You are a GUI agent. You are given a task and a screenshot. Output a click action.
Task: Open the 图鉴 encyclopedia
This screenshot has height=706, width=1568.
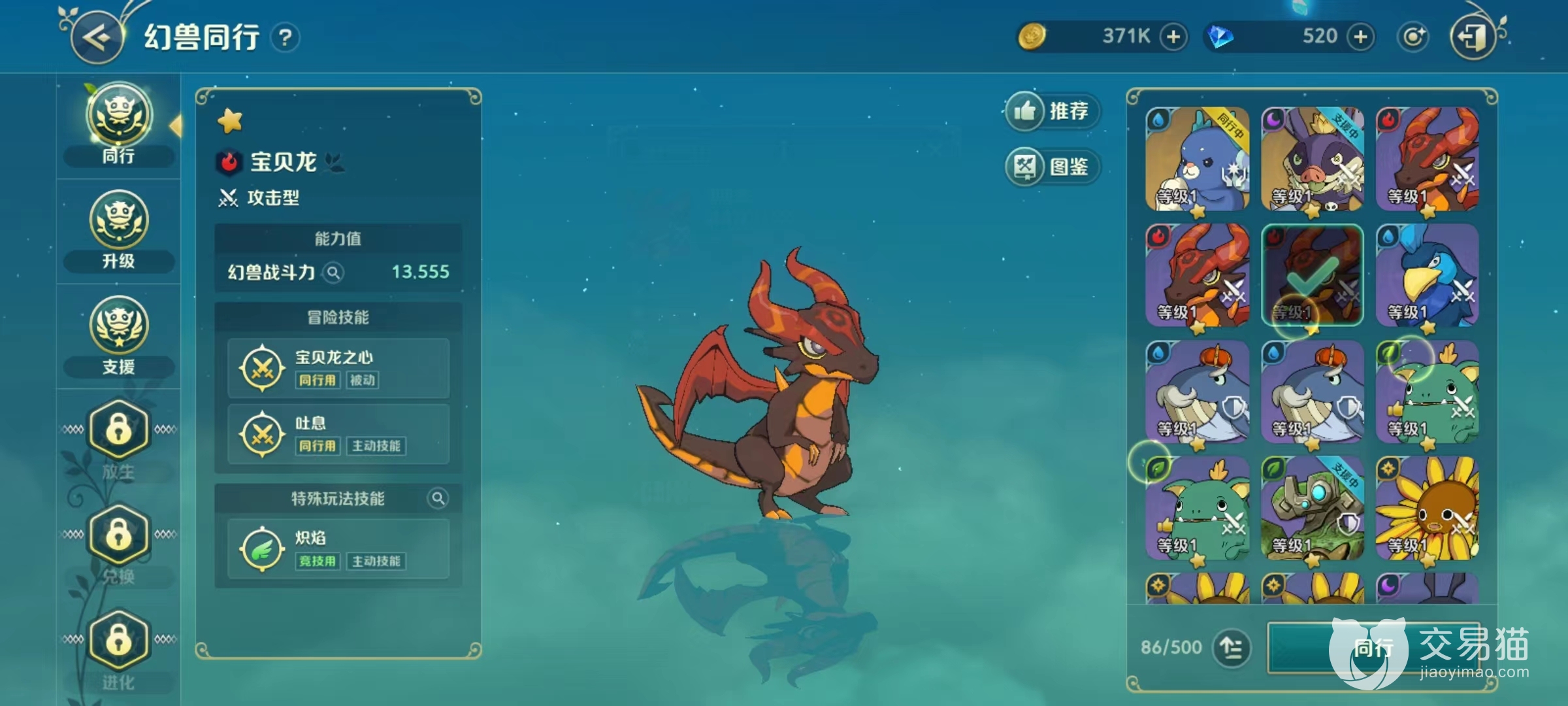coord(1052,167)
